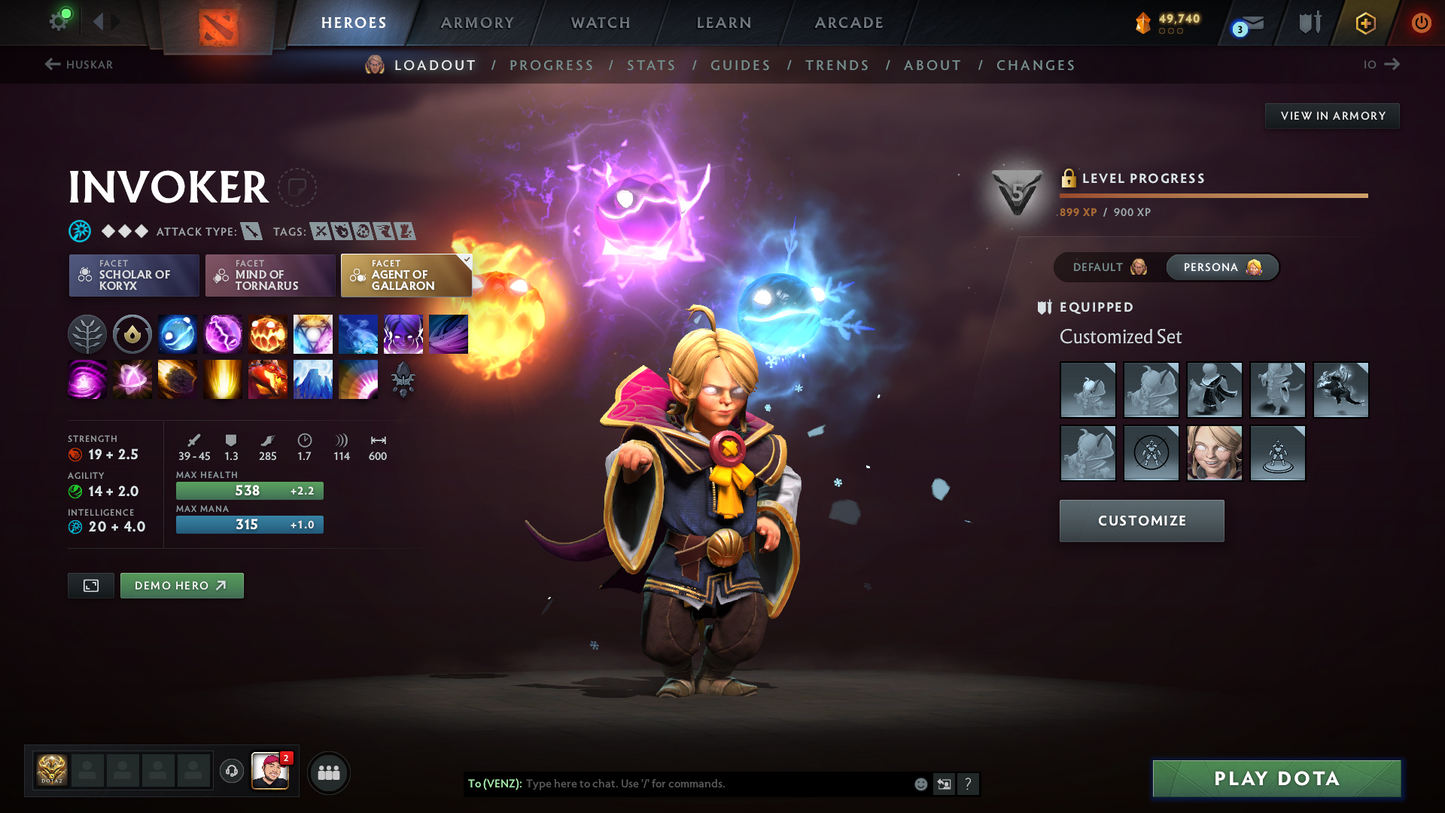Switch to the STATS tab
The height and width of the screenshot is (813, 1445).
click(x=651, y=65)
